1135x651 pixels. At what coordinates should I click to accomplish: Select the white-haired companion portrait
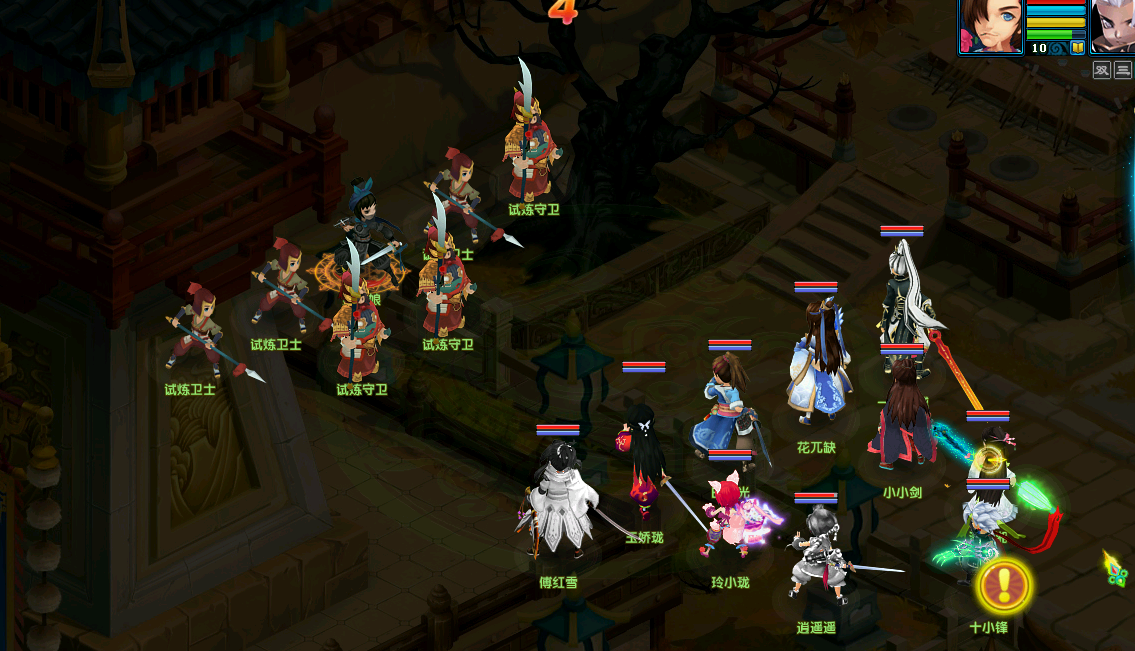coord(1112,26)
